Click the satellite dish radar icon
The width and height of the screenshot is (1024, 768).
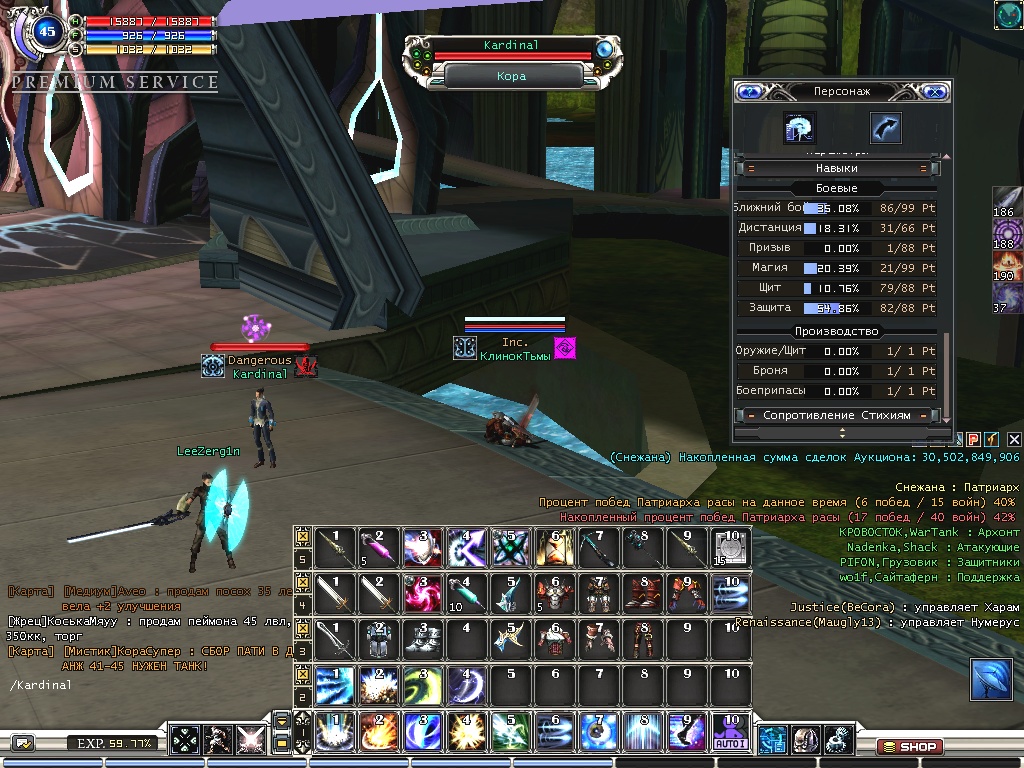click(x=990, y=679)
